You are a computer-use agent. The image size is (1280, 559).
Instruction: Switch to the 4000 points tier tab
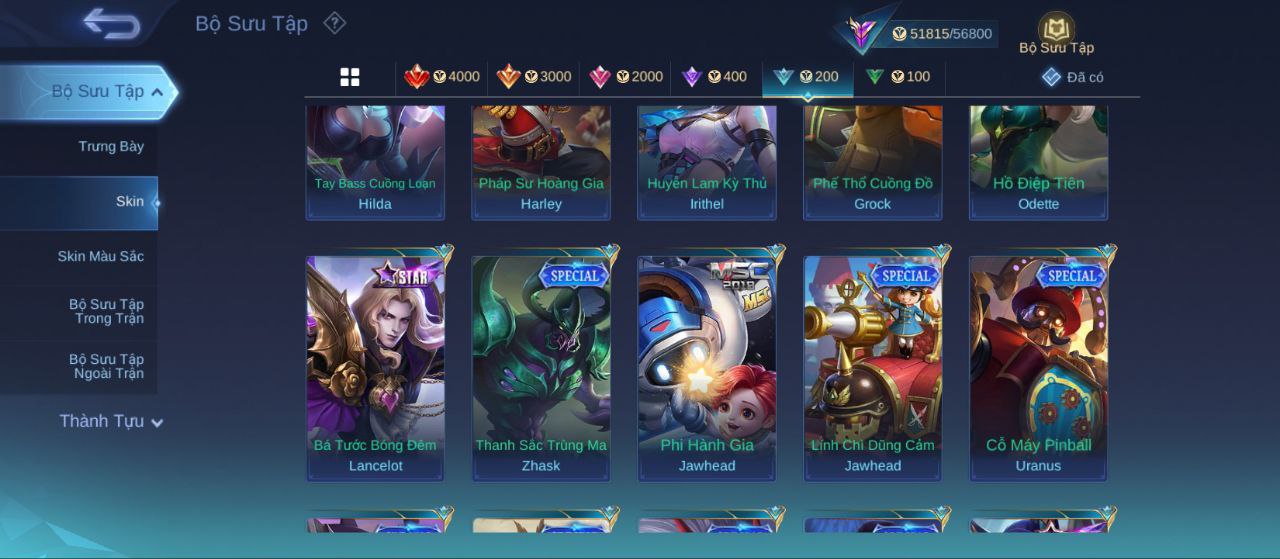tap(442, 77)
